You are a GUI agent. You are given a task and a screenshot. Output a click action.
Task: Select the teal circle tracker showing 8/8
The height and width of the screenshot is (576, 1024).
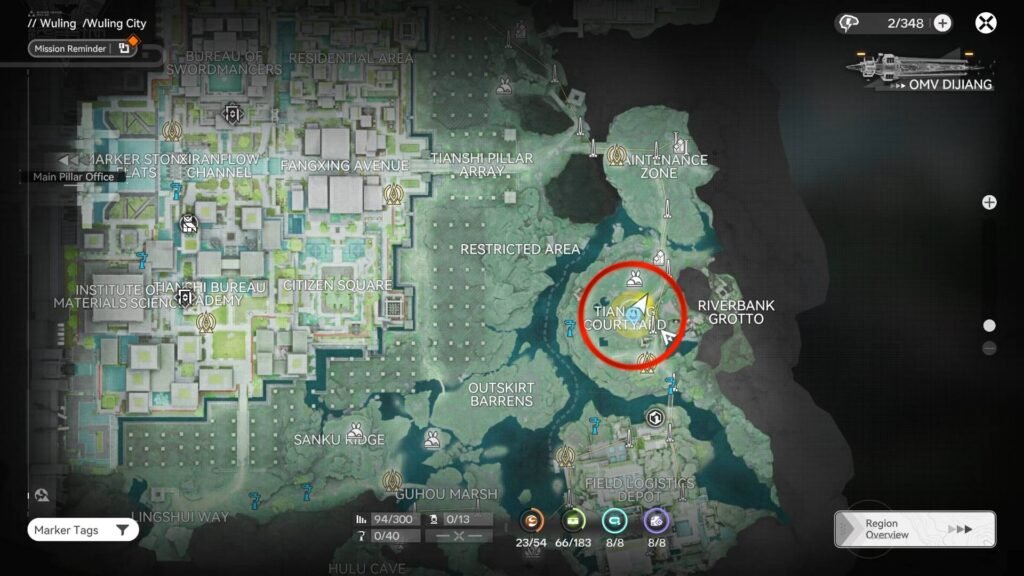(x=614, y=519)
